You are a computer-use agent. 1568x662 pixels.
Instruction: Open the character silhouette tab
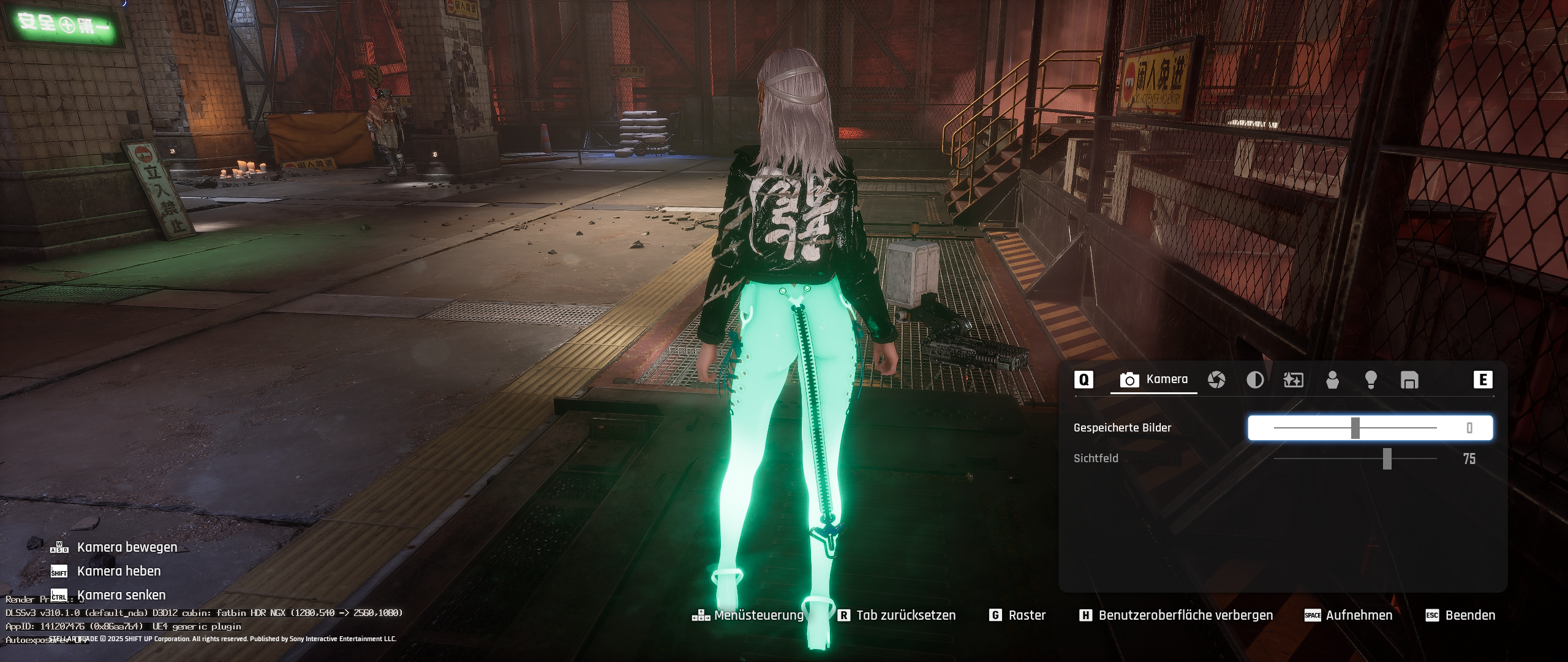click(1332, 380)
